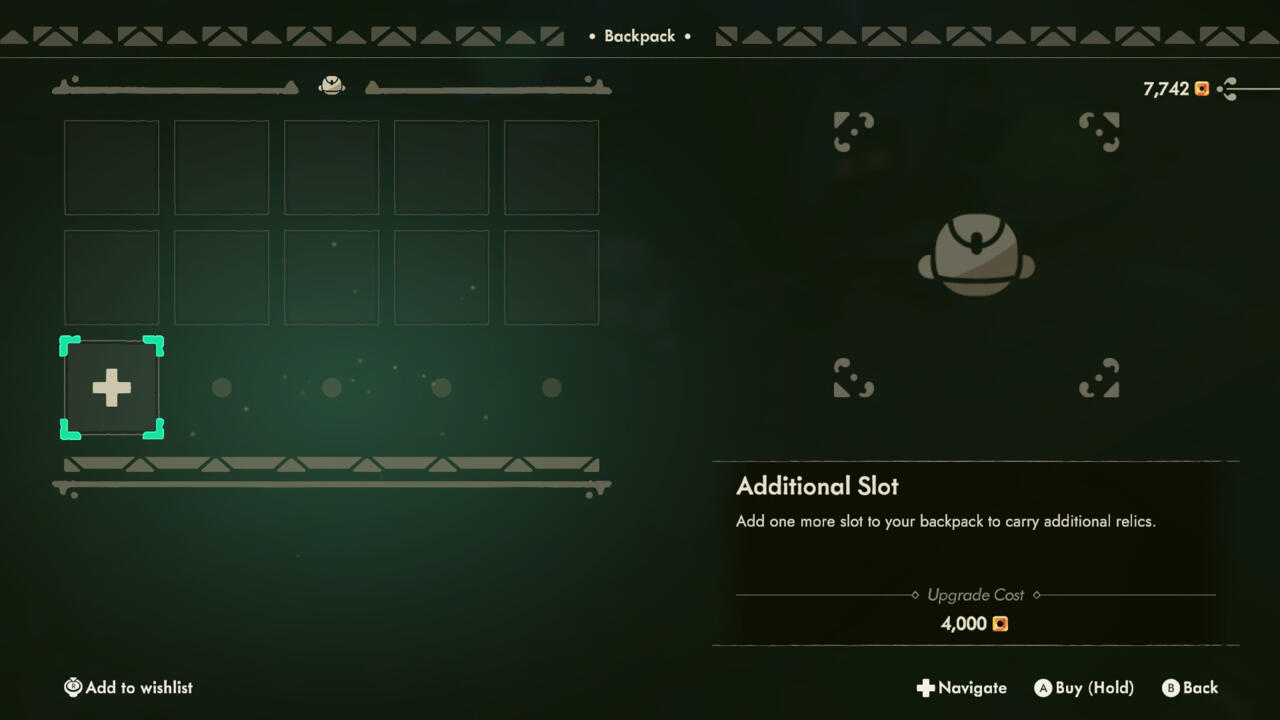Image resolution: width=1280 pixels, height=720 pixels.
Task: Click the wishlist circle icon
Action: [73, 687]
